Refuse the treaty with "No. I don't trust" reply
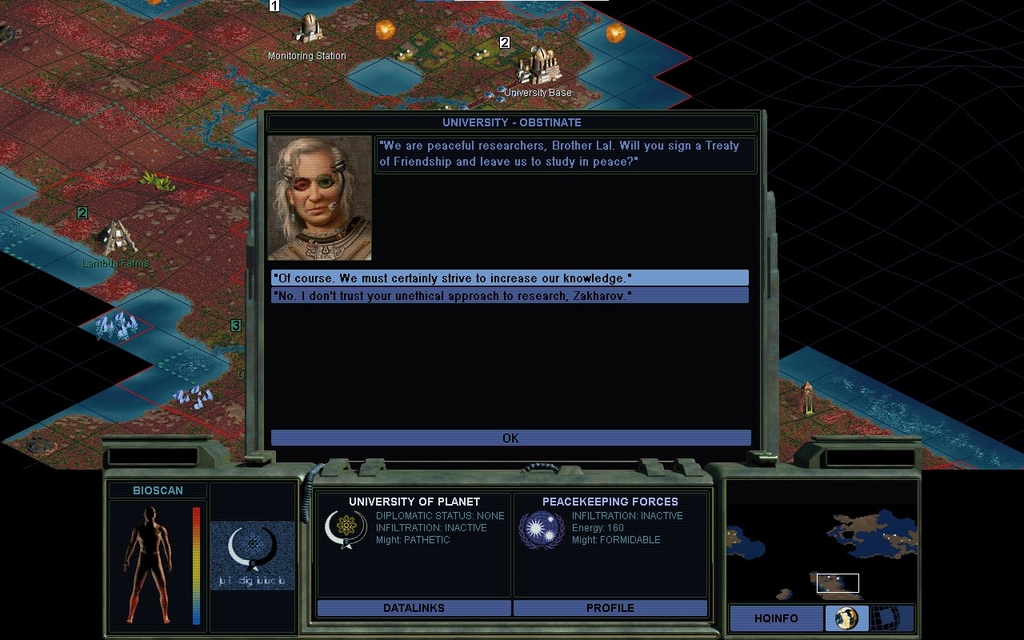This screenshot has height=640, width=1024. tap(510, 296)
